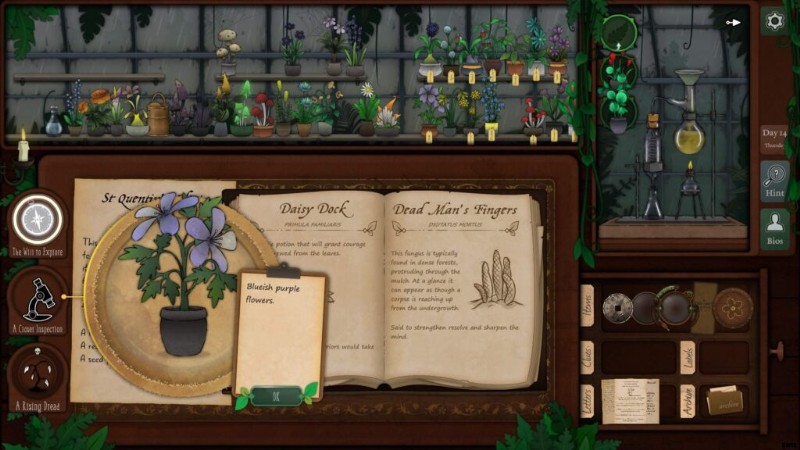Select the square-holed coin item
This screenshot has width=800, height=450.
617,308
